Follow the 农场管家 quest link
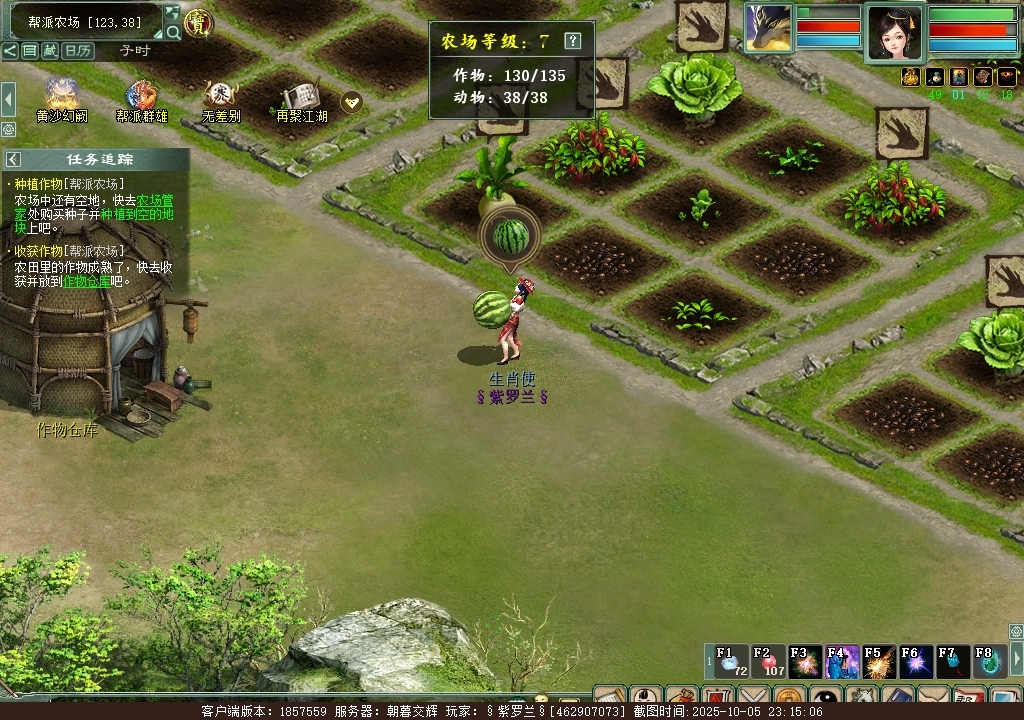1024x720 pixels. (x=155, y=200)
